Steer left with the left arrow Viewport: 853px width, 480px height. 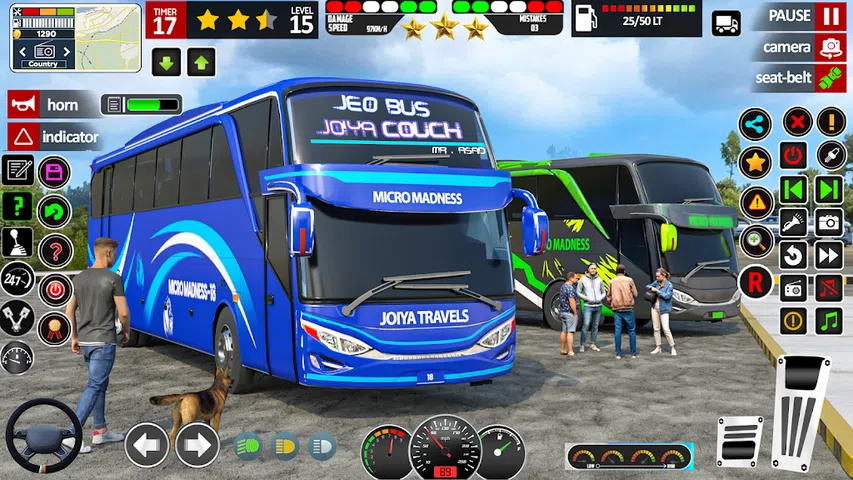(x=146, y=445)
